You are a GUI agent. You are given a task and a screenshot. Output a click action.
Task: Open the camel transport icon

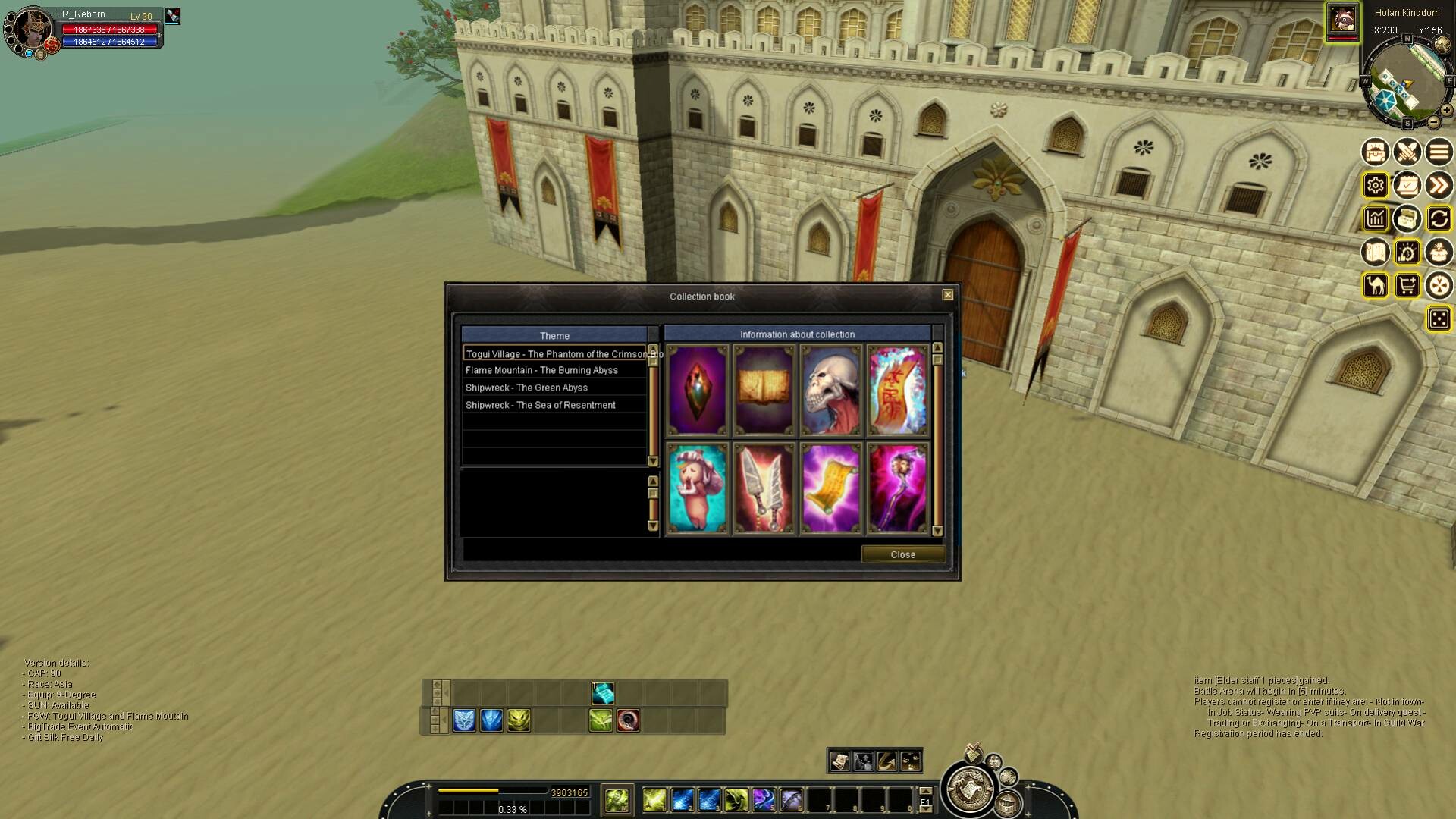(1374, 286)
